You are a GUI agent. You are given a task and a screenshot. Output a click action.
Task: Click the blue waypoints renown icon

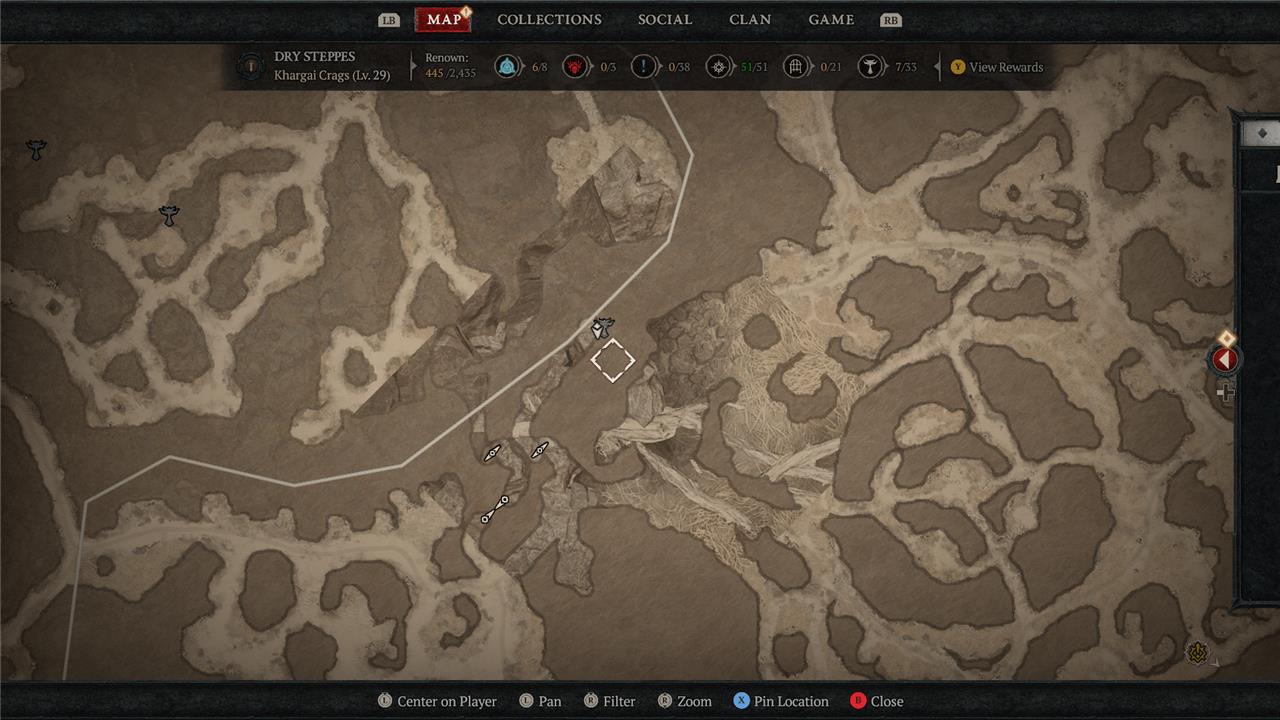[508, 67]
